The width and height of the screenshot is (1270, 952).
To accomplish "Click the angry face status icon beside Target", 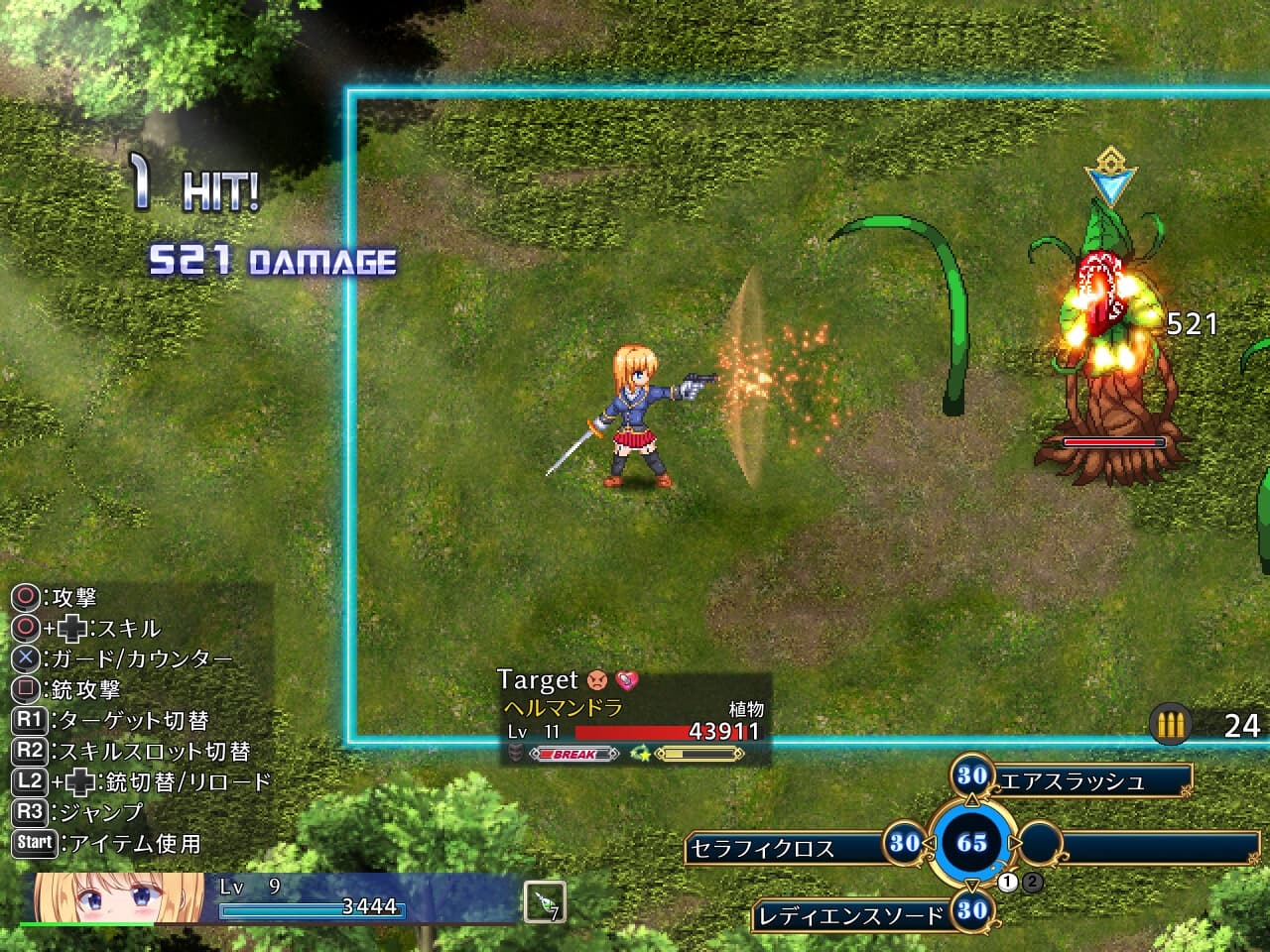I will pyautogui.click(x=597, y=680).
